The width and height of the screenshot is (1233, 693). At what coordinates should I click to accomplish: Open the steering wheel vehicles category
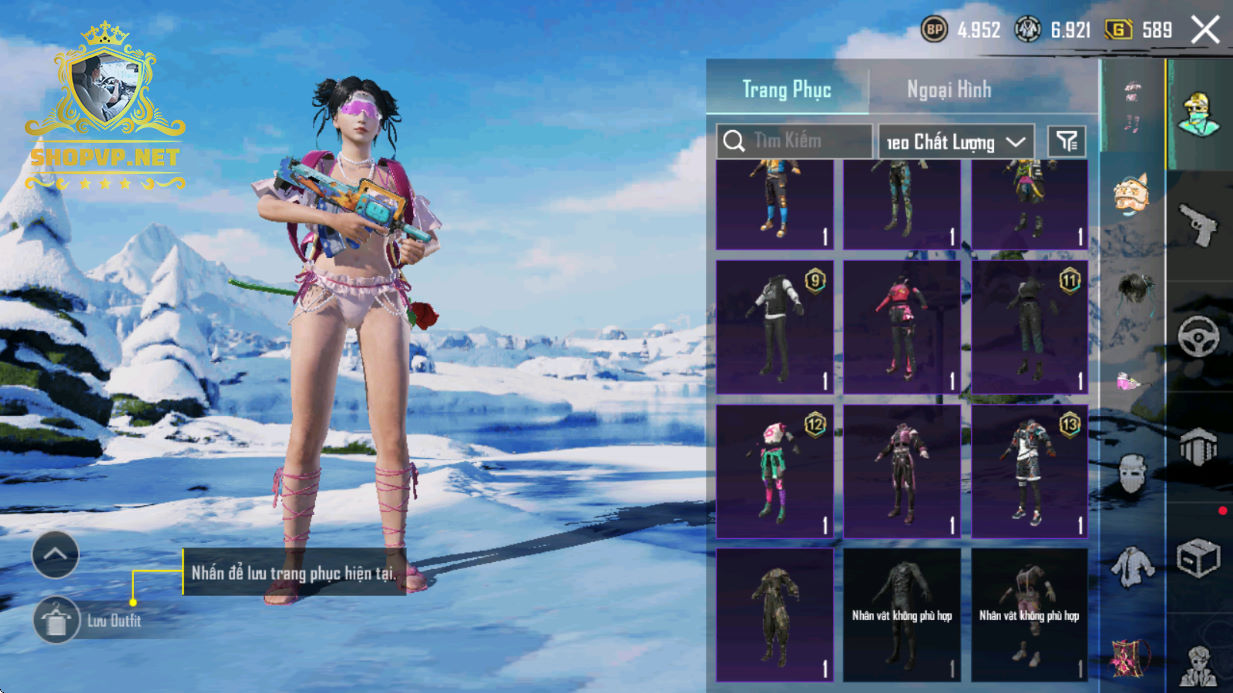point(1198,337)
